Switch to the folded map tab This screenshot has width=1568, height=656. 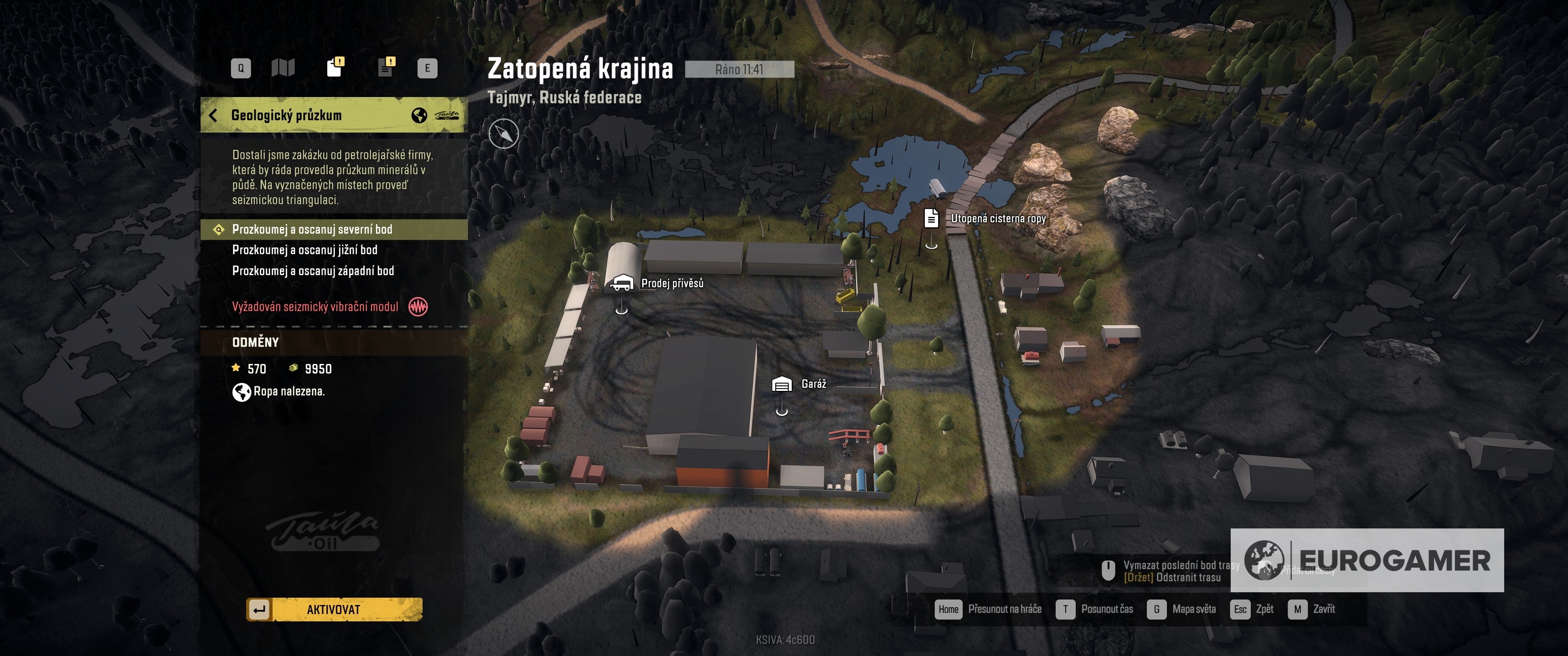[x=283, y=68]
